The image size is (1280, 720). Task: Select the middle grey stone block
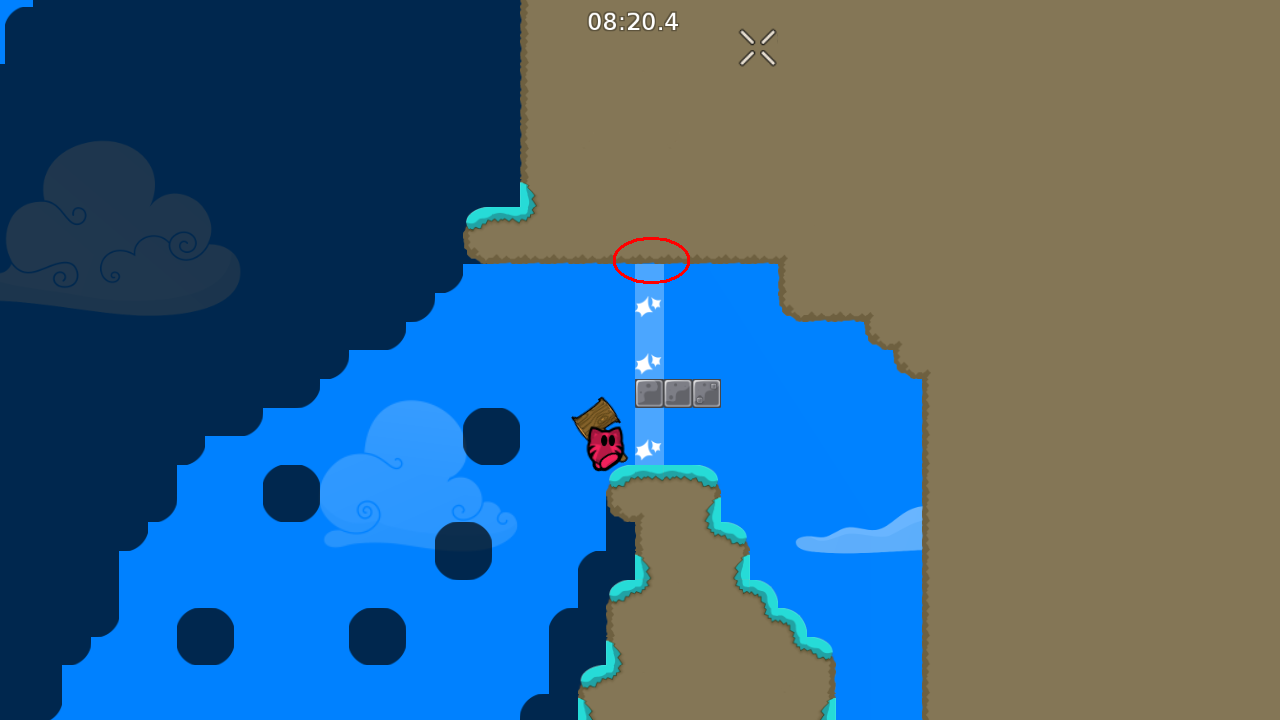678,393
